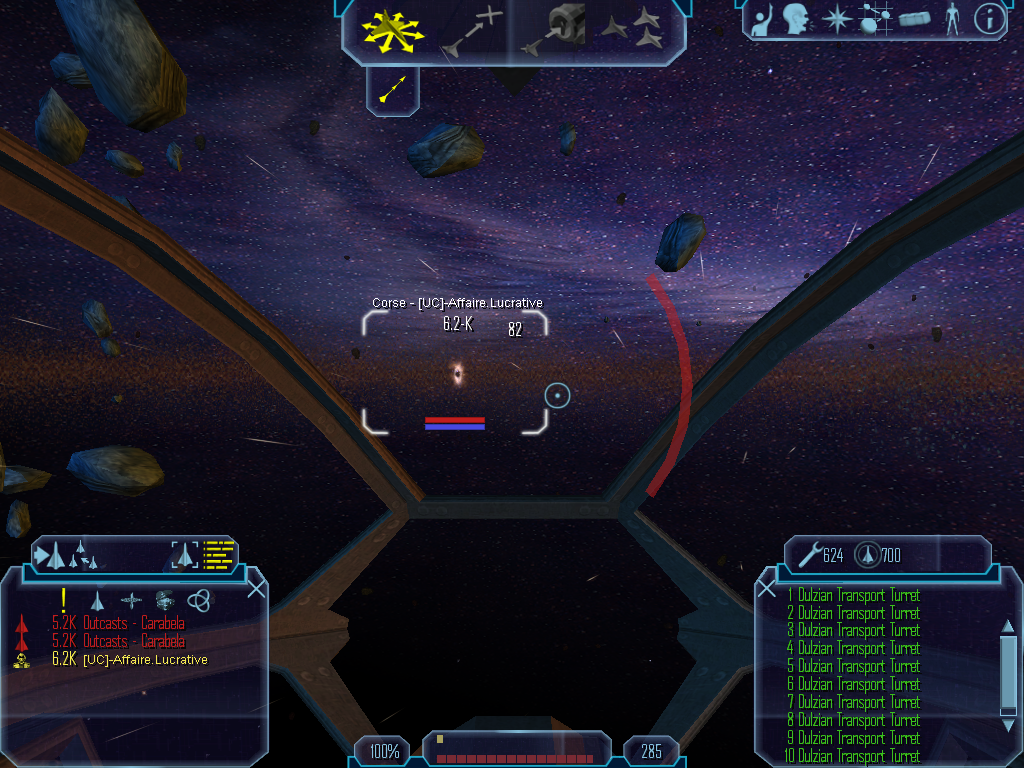Switch to the bracketed ship target view
The width and height of the screenshot is (1024, 768).
[185, 553]
